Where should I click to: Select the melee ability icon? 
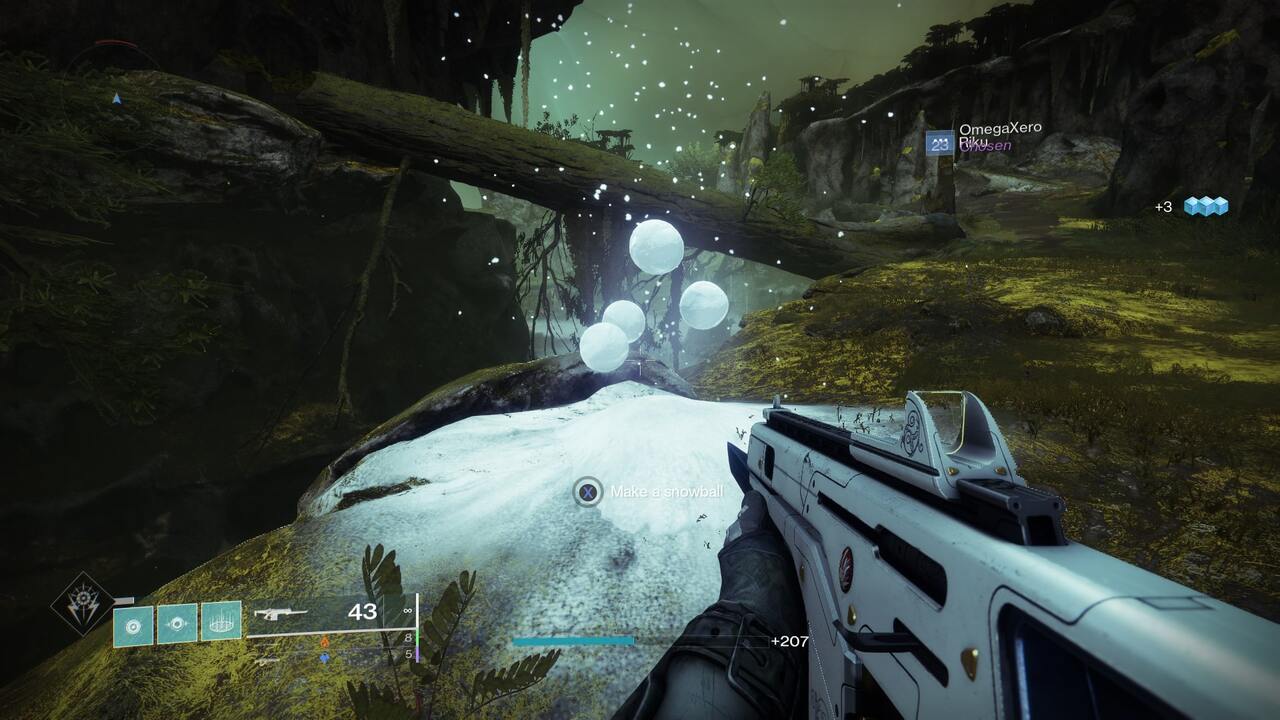pyautogui.click(x=178, y=622)
